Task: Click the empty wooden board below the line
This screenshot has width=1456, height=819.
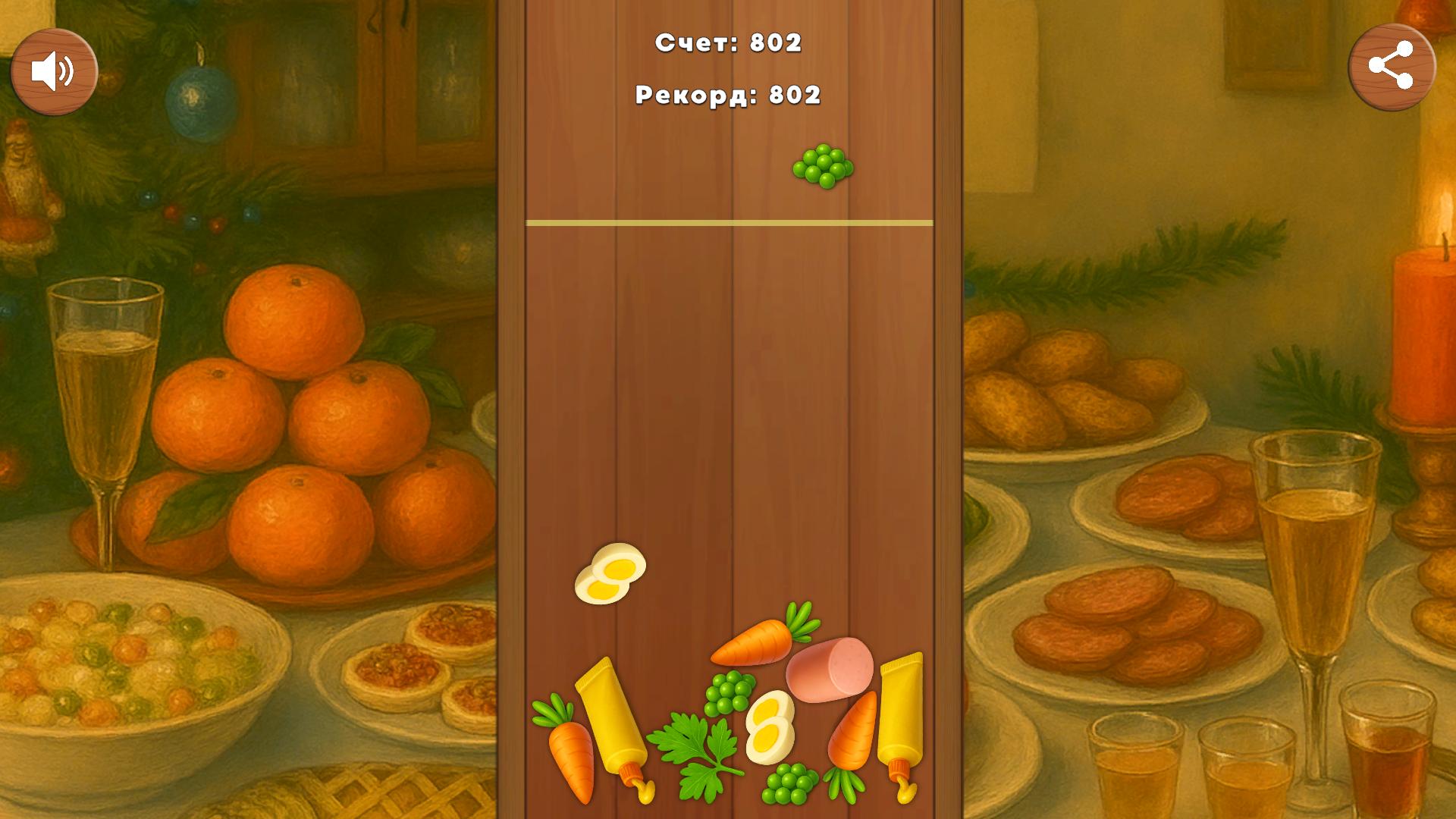Action: pyautogui.click(x=728, y=379)
